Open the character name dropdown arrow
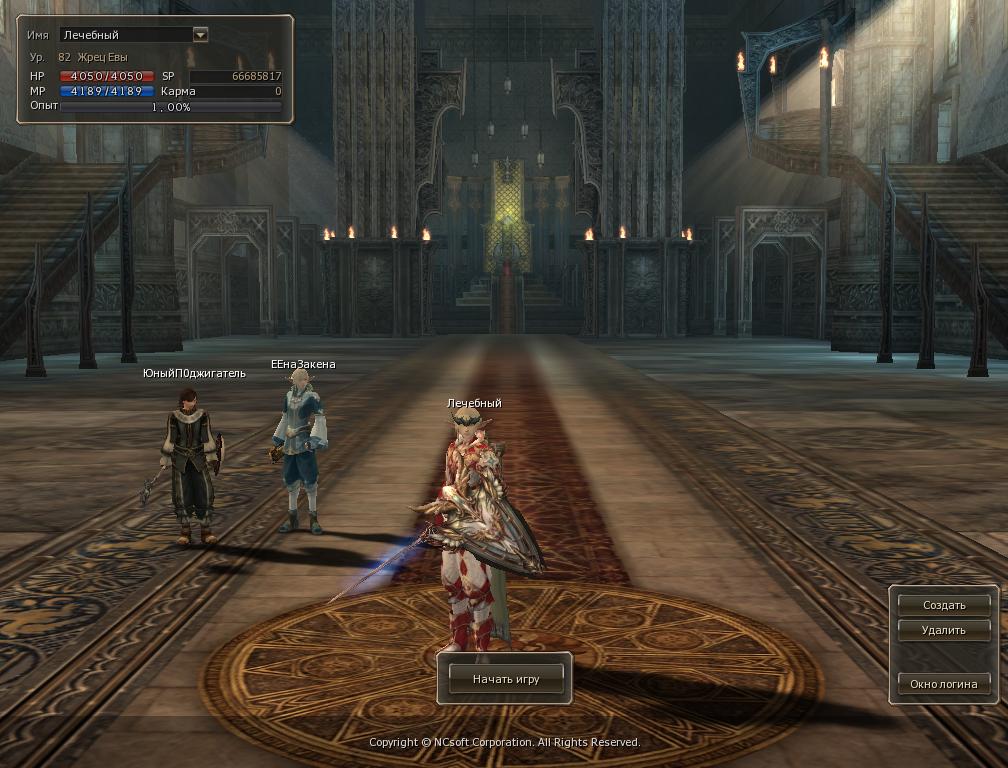1008x768 pixels. pyautogui.click(x=200, y=35)
